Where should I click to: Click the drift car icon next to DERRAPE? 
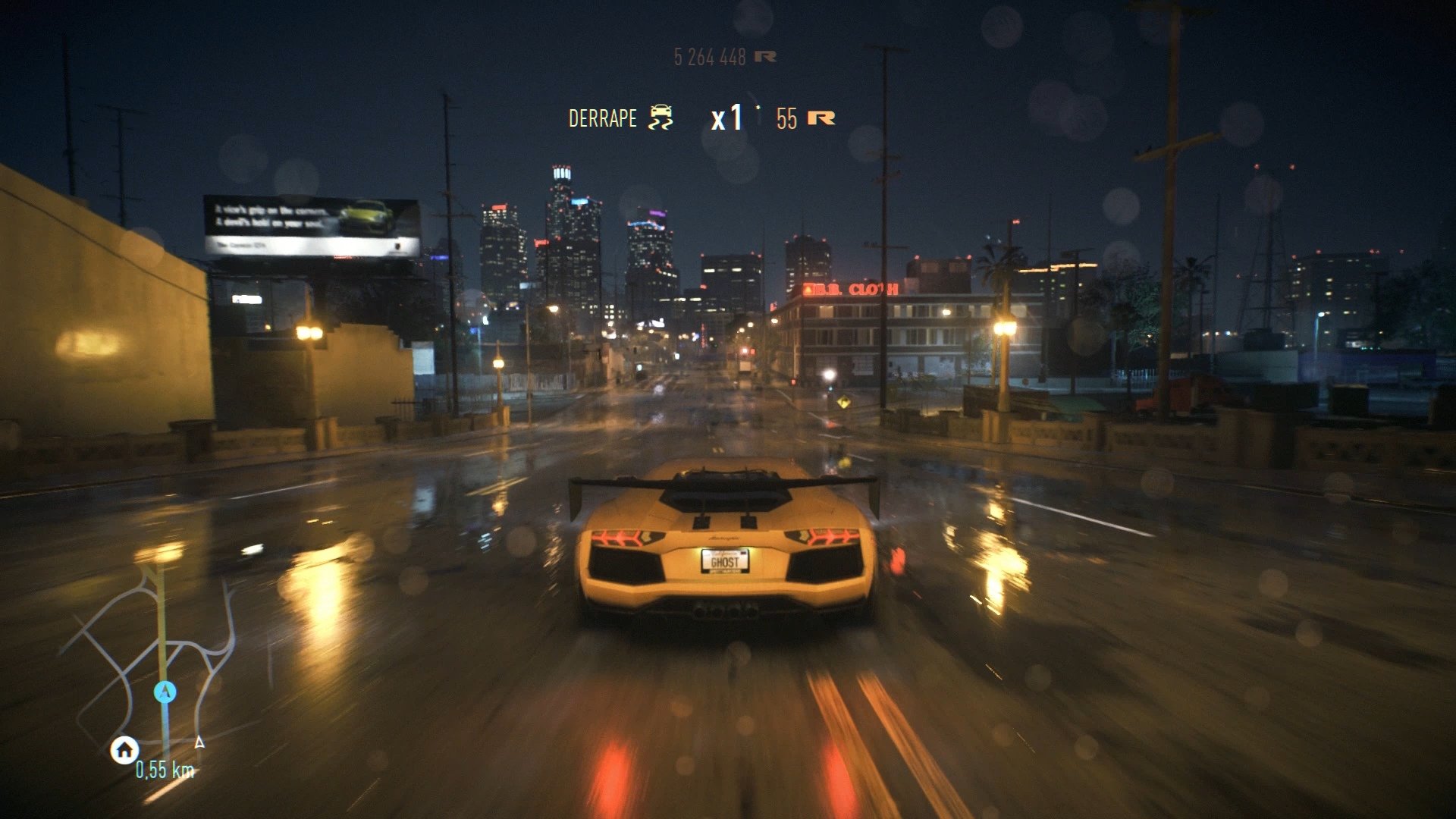coord(661,118)
